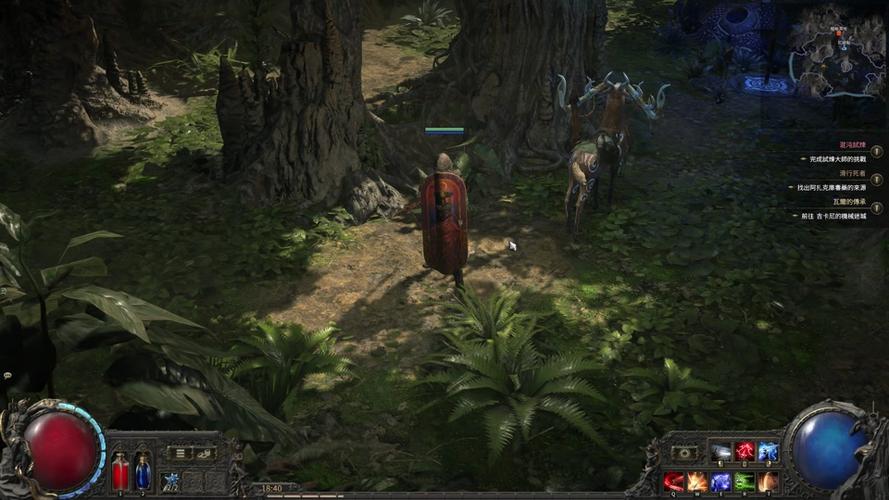The height and width of the screenshot is (500, 889).
Task: Activate the red figure skill in top row
Action: point(745,453)
